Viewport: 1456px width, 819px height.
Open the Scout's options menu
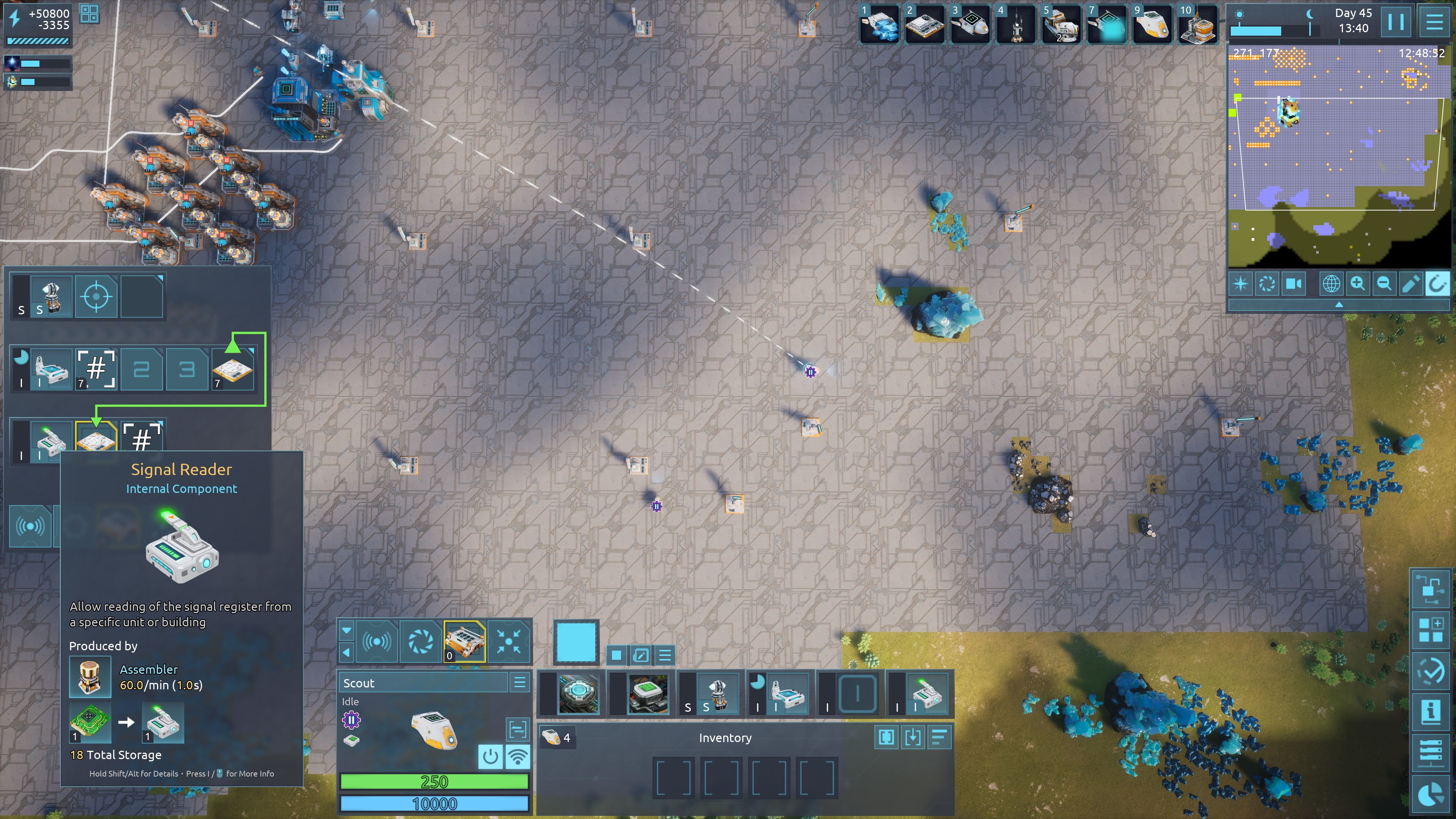(519, 682)
